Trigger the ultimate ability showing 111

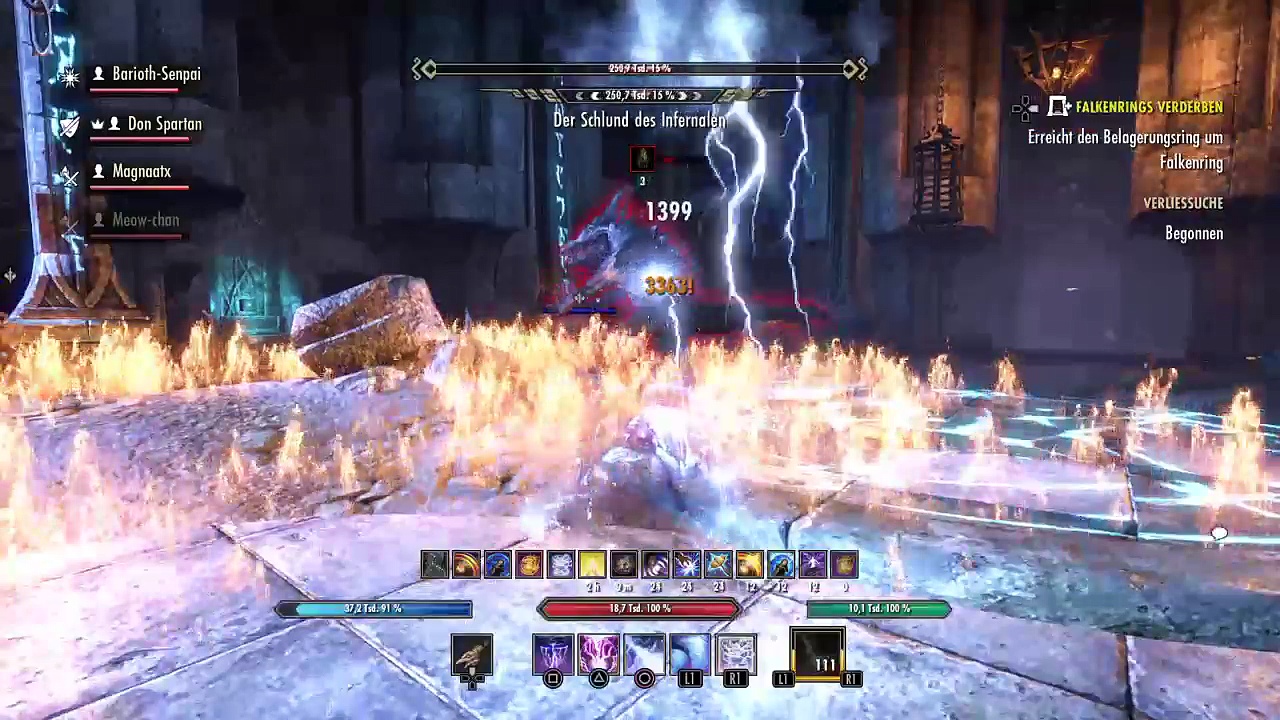click(818, 654)
